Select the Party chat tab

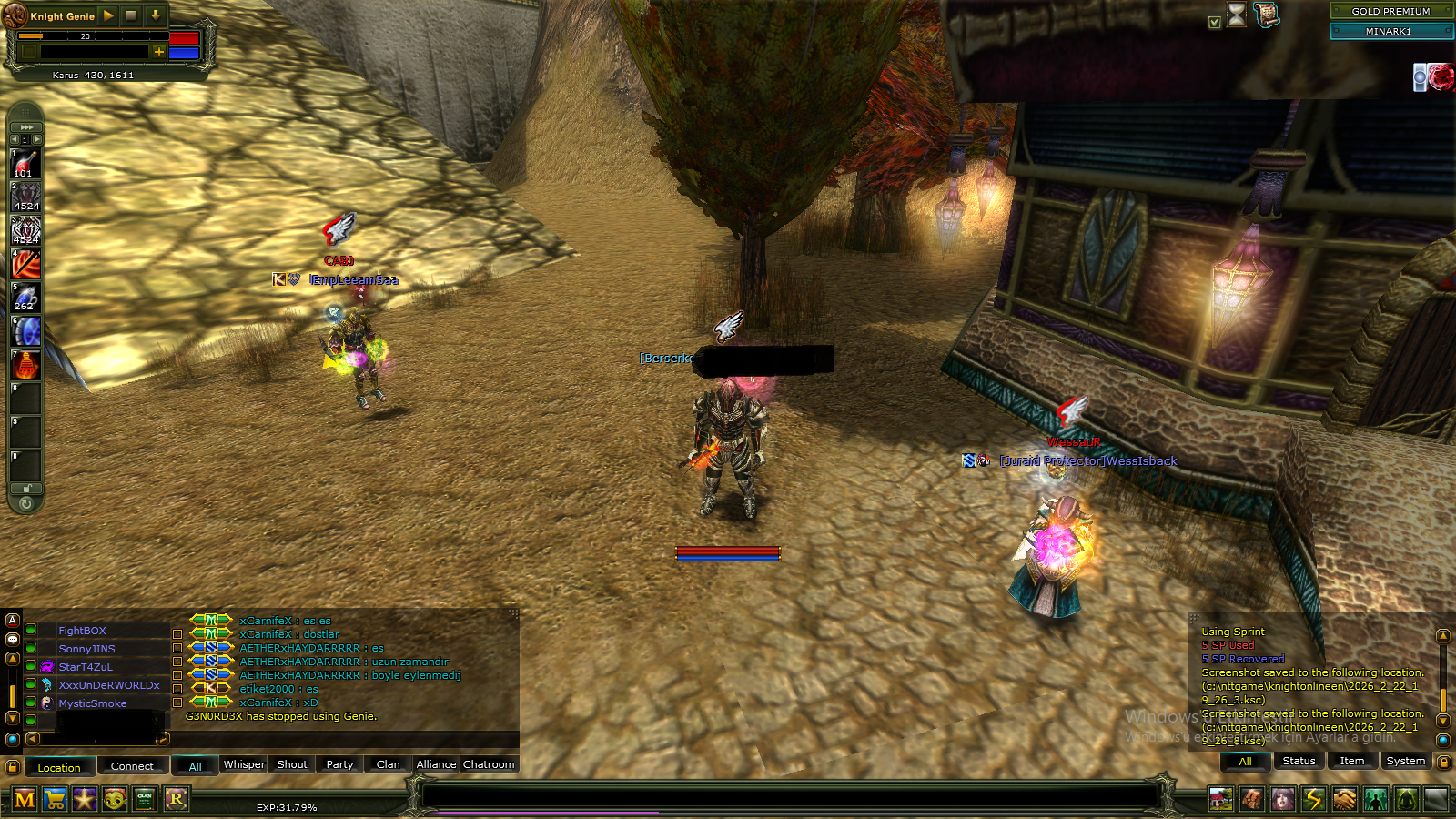tap(339, 764)
